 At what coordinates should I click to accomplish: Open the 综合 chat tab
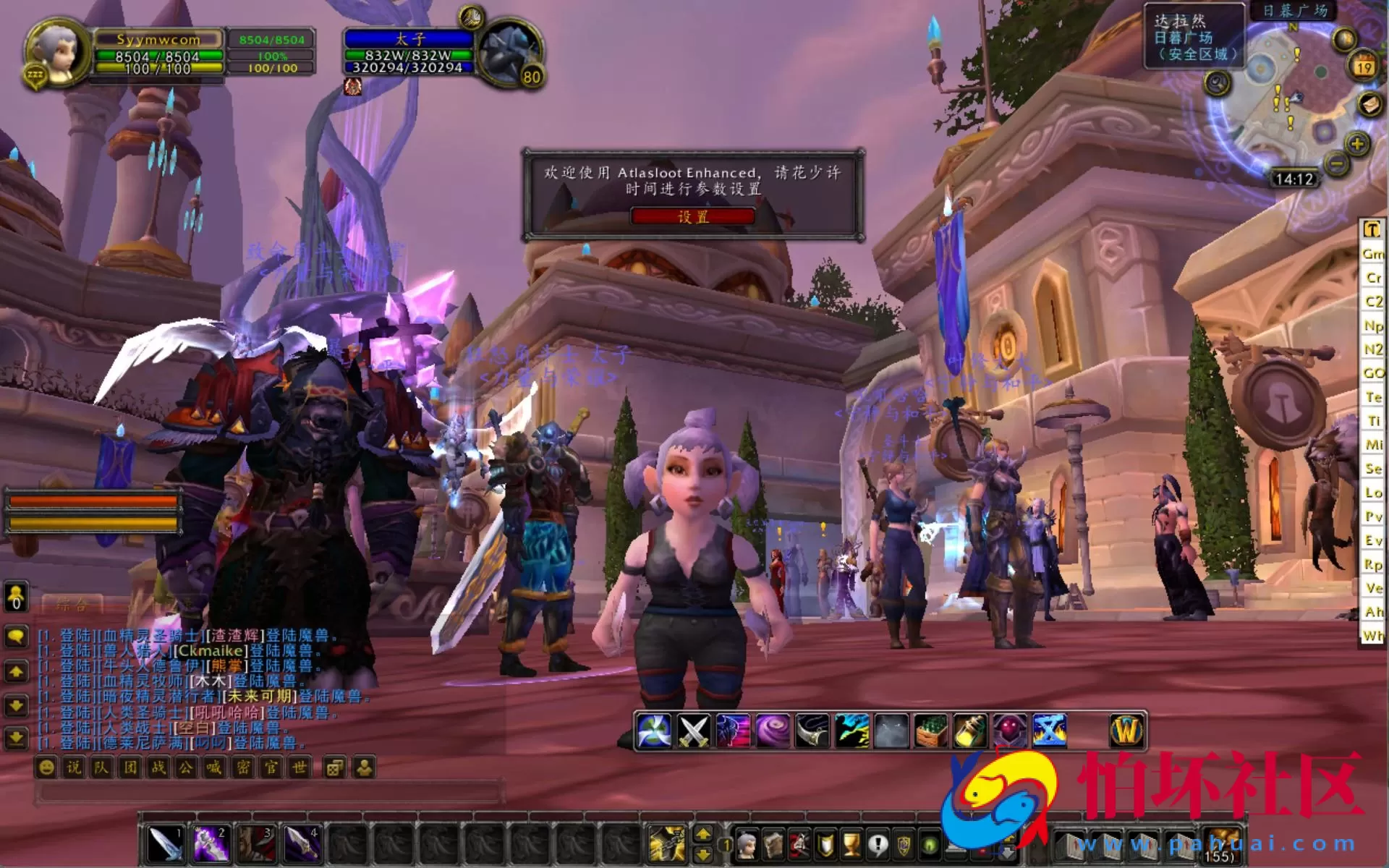click(x=72, y=604)
